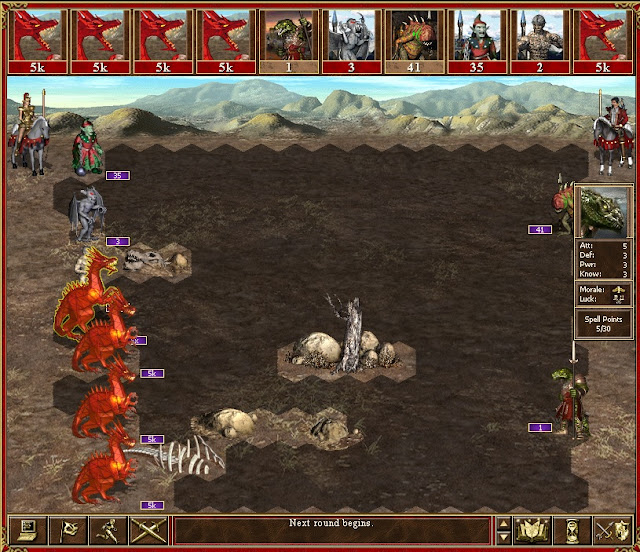Open the combat options menu
Viewport: 640px width, 552px height.
click(x=27, y=530)
